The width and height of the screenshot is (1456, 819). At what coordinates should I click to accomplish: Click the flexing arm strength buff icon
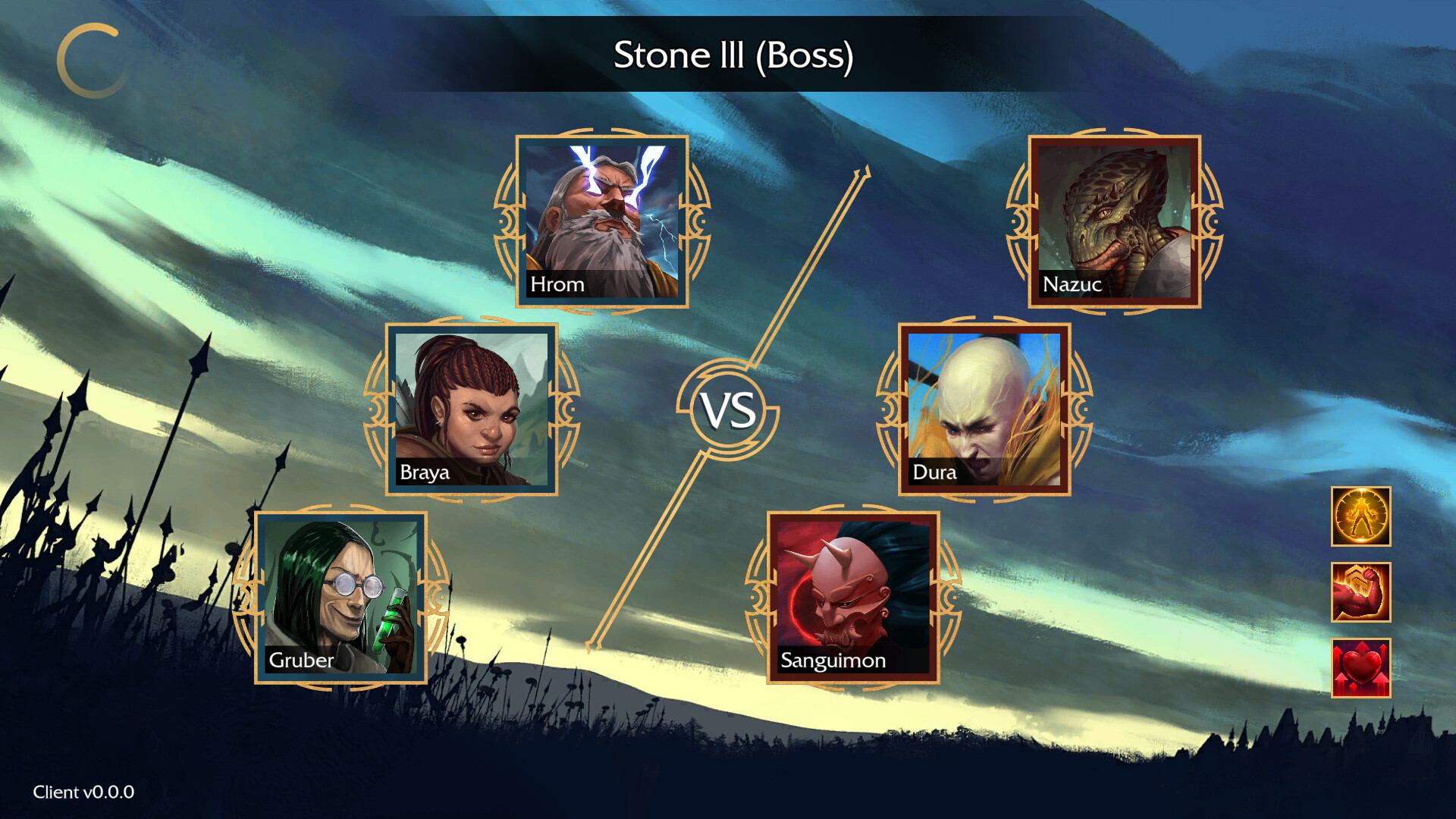(x=1360, y=592)
